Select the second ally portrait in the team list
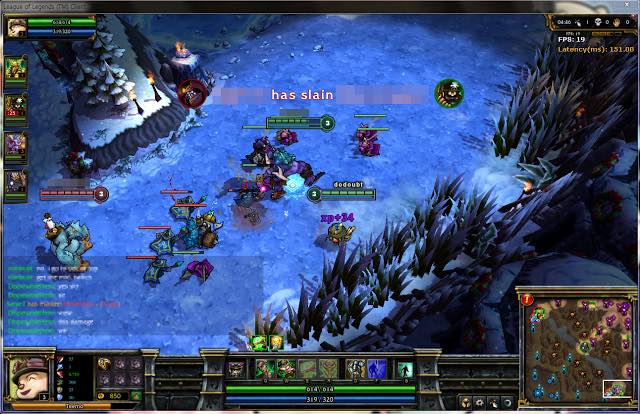The width and height of the screenshot is (640, 414). click(x=15, y=106)
